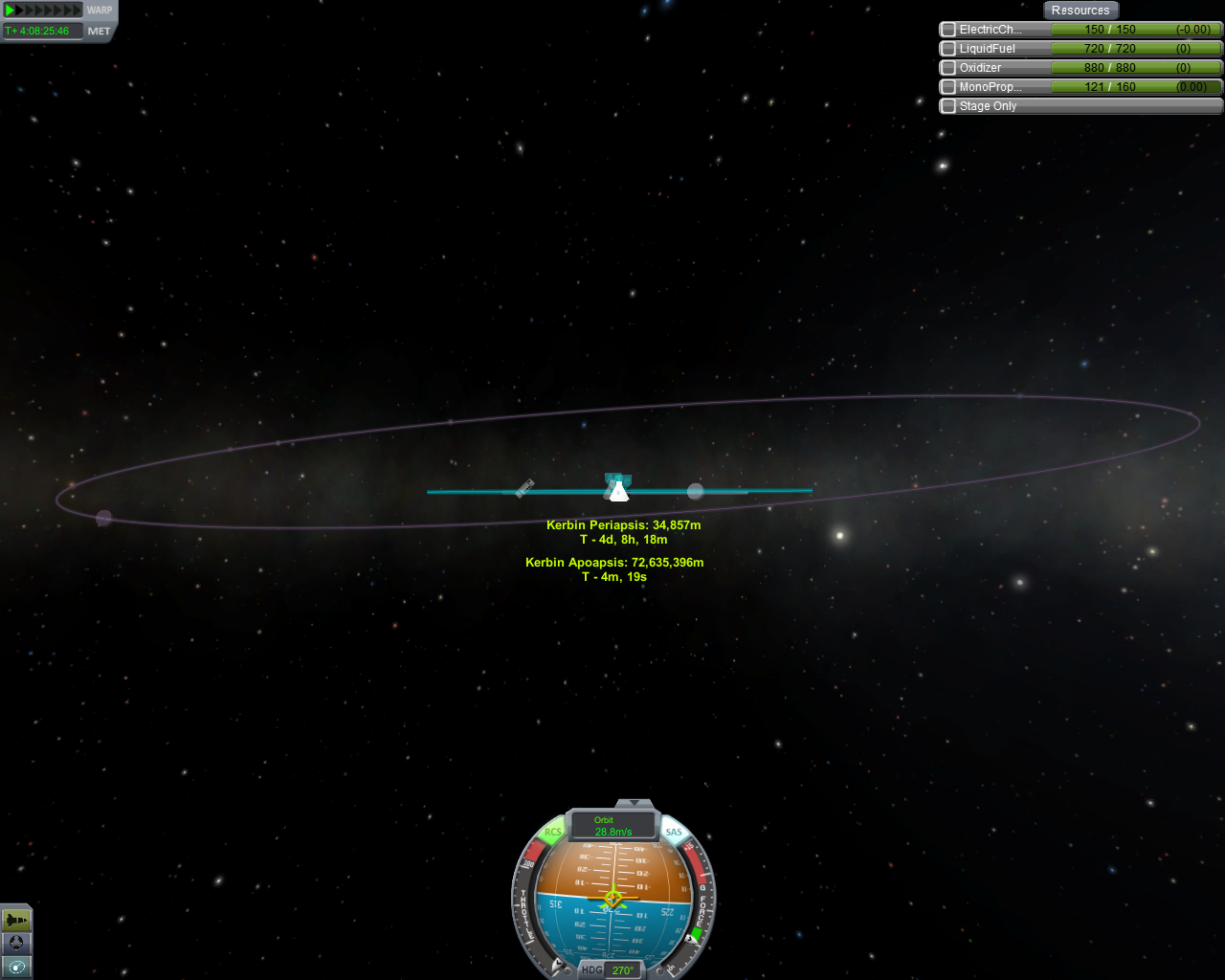Toggle the Stage Only checkbox
The height and width of the screenshot is (980, 1225).
point(948,106)
